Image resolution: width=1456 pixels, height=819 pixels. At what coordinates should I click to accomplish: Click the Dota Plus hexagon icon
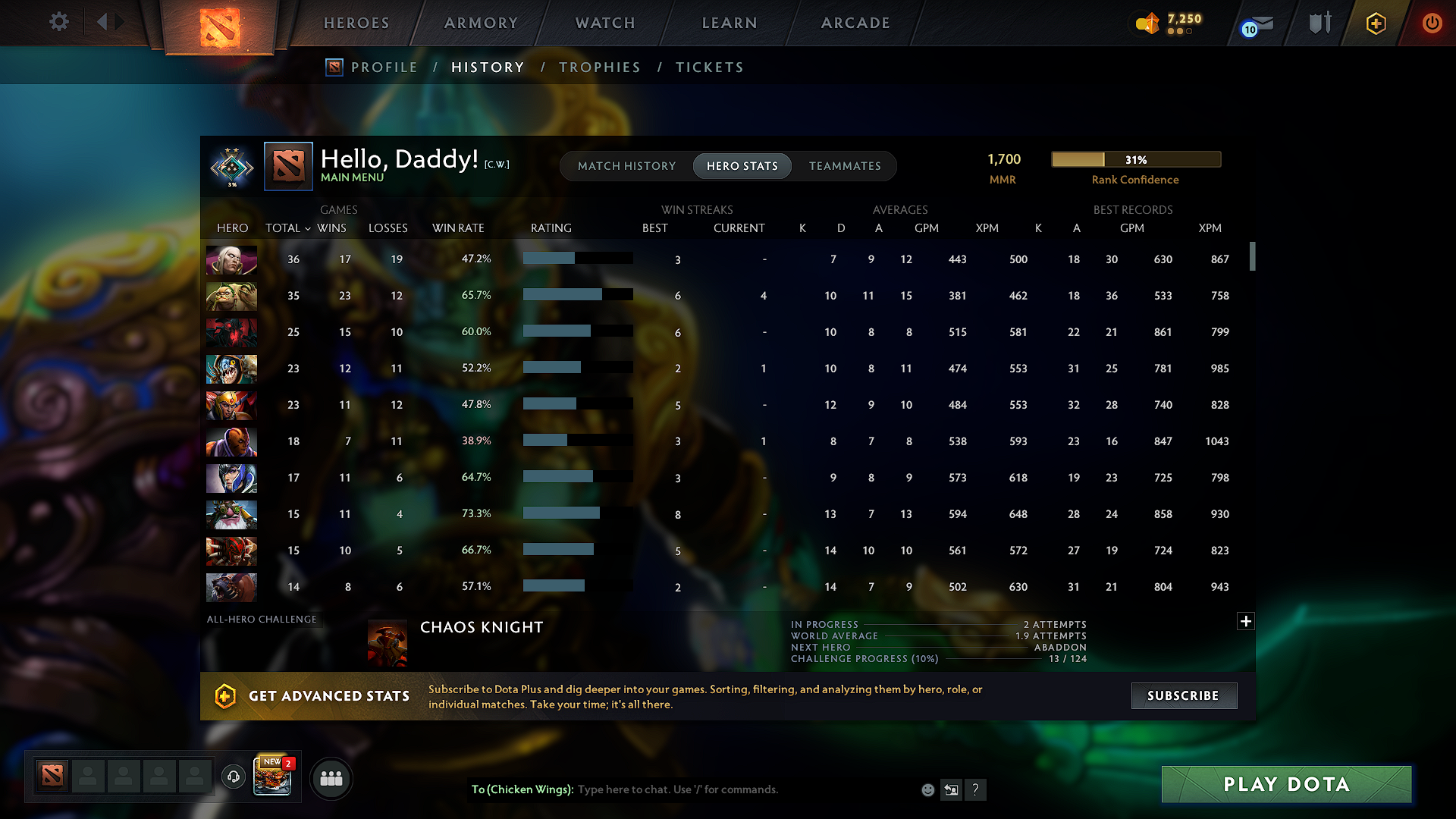[x=1375, y=23]
